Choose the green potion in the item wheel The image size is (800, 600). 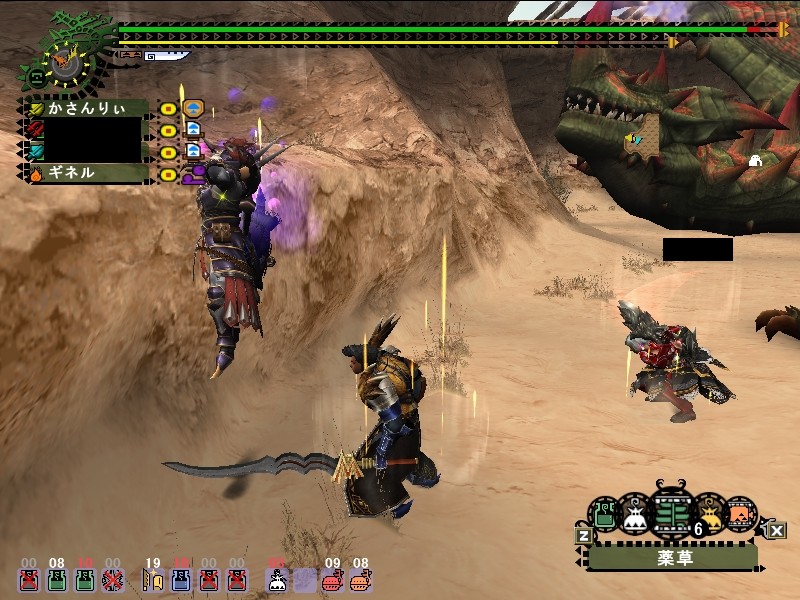click(x=606, y=515)
